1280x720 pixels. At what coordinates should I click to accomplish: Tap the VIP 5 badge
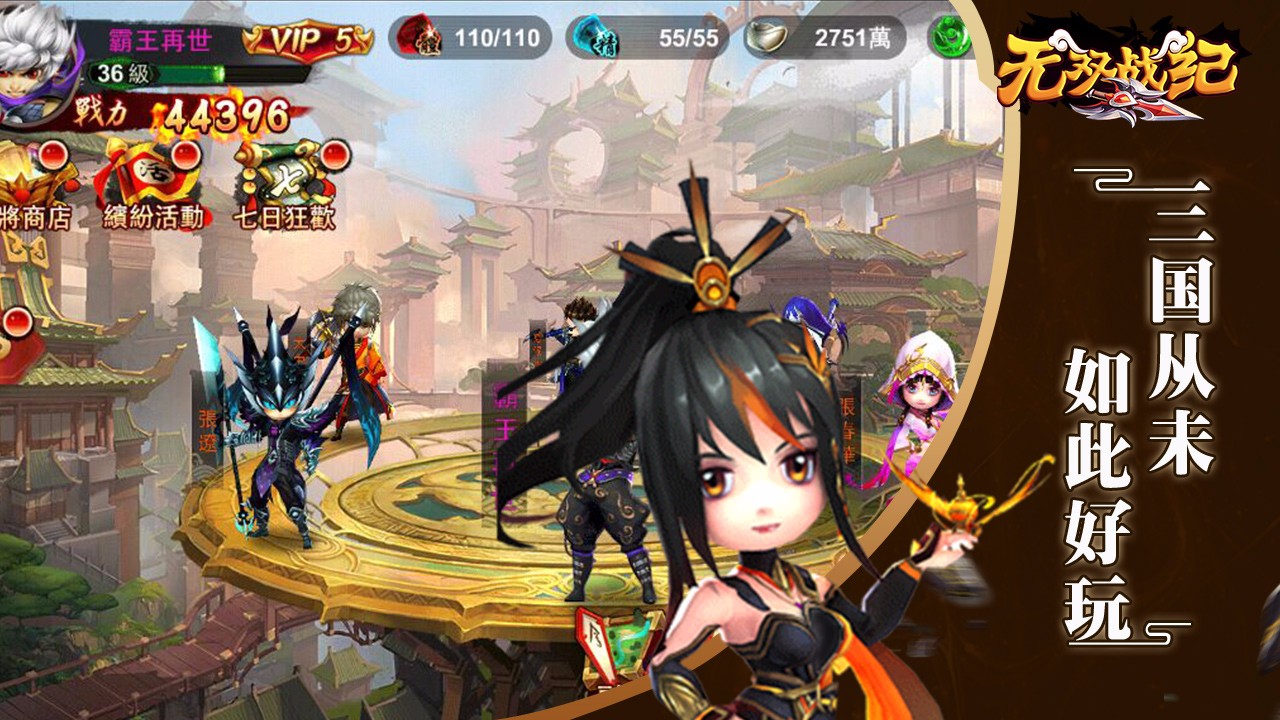coord(308,40)
